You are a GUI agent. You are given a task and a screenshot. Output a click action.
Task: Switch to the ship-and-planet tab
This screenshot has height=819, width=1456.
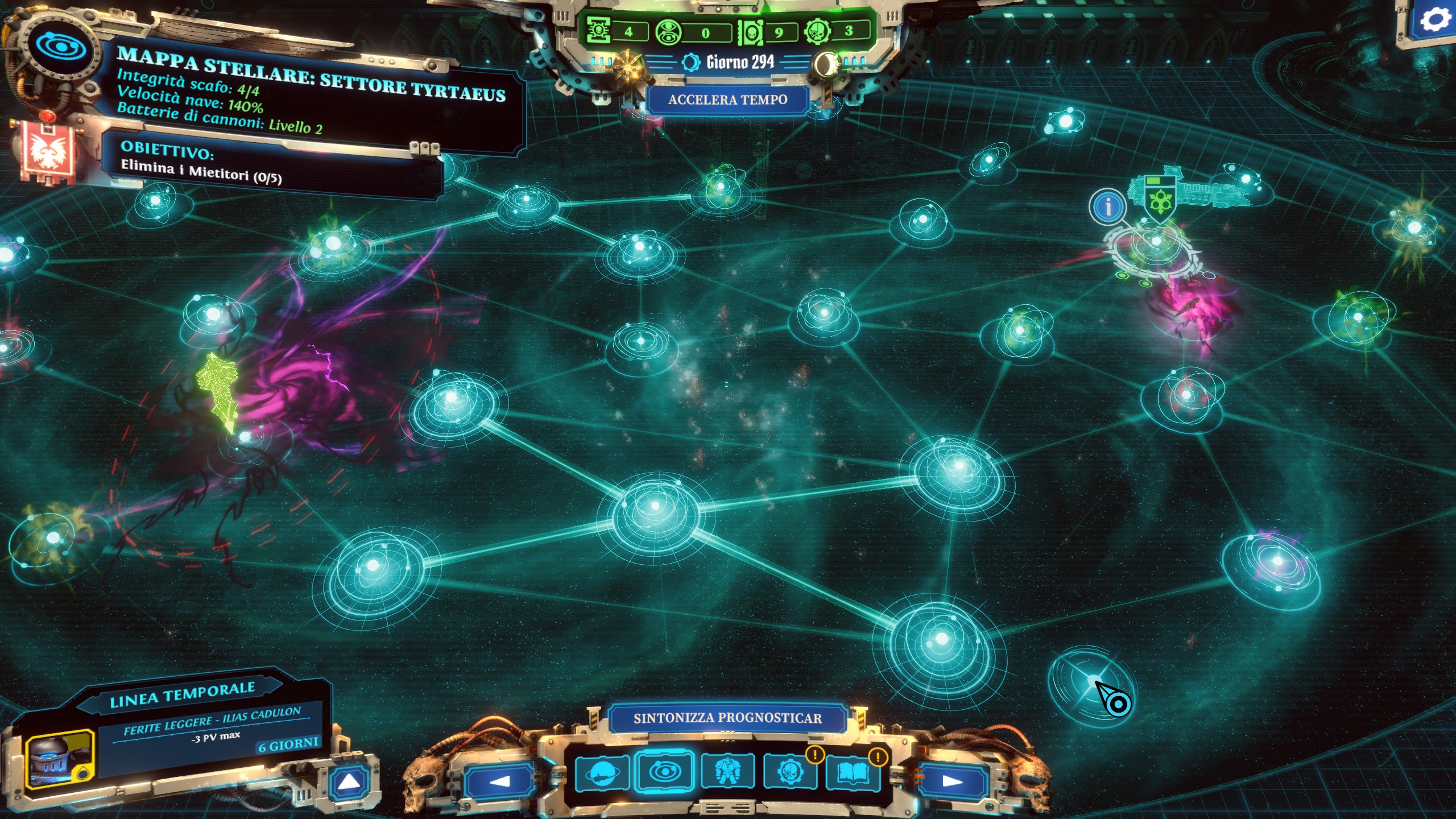pyautogui.click(x=602, y=773)
